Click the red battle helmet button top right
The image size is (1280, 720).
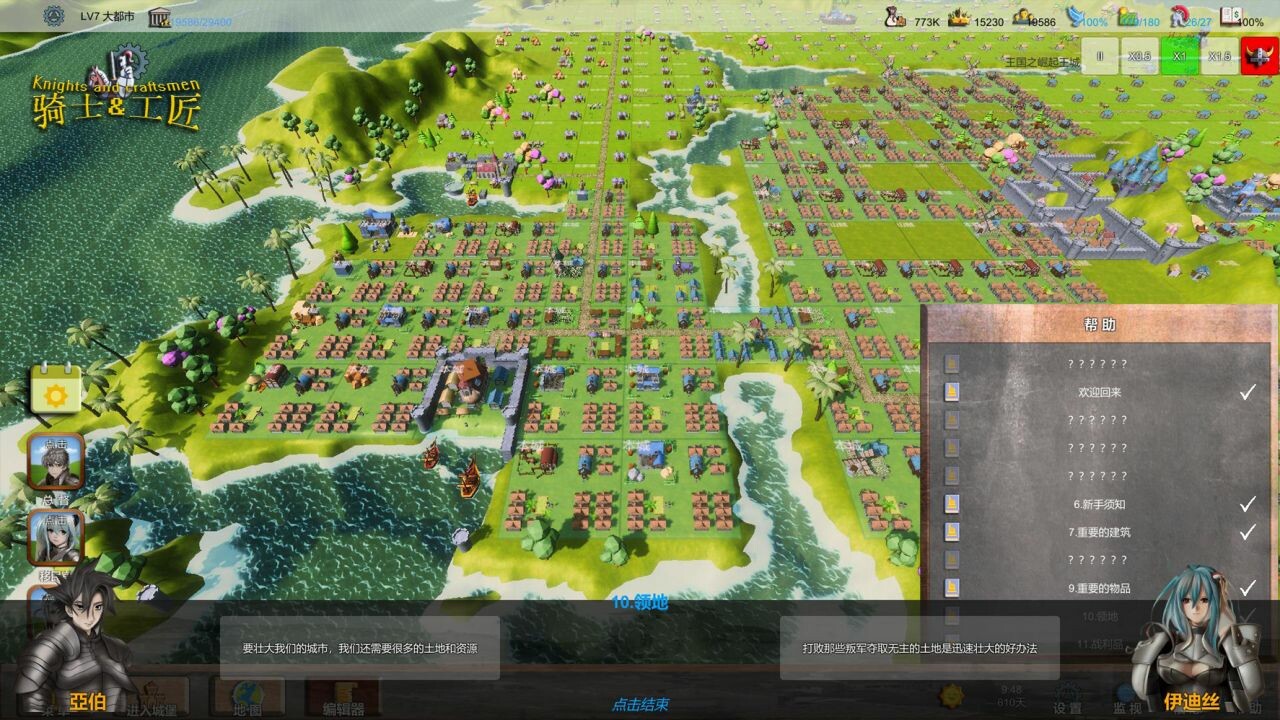click(x=1260, y=58)
